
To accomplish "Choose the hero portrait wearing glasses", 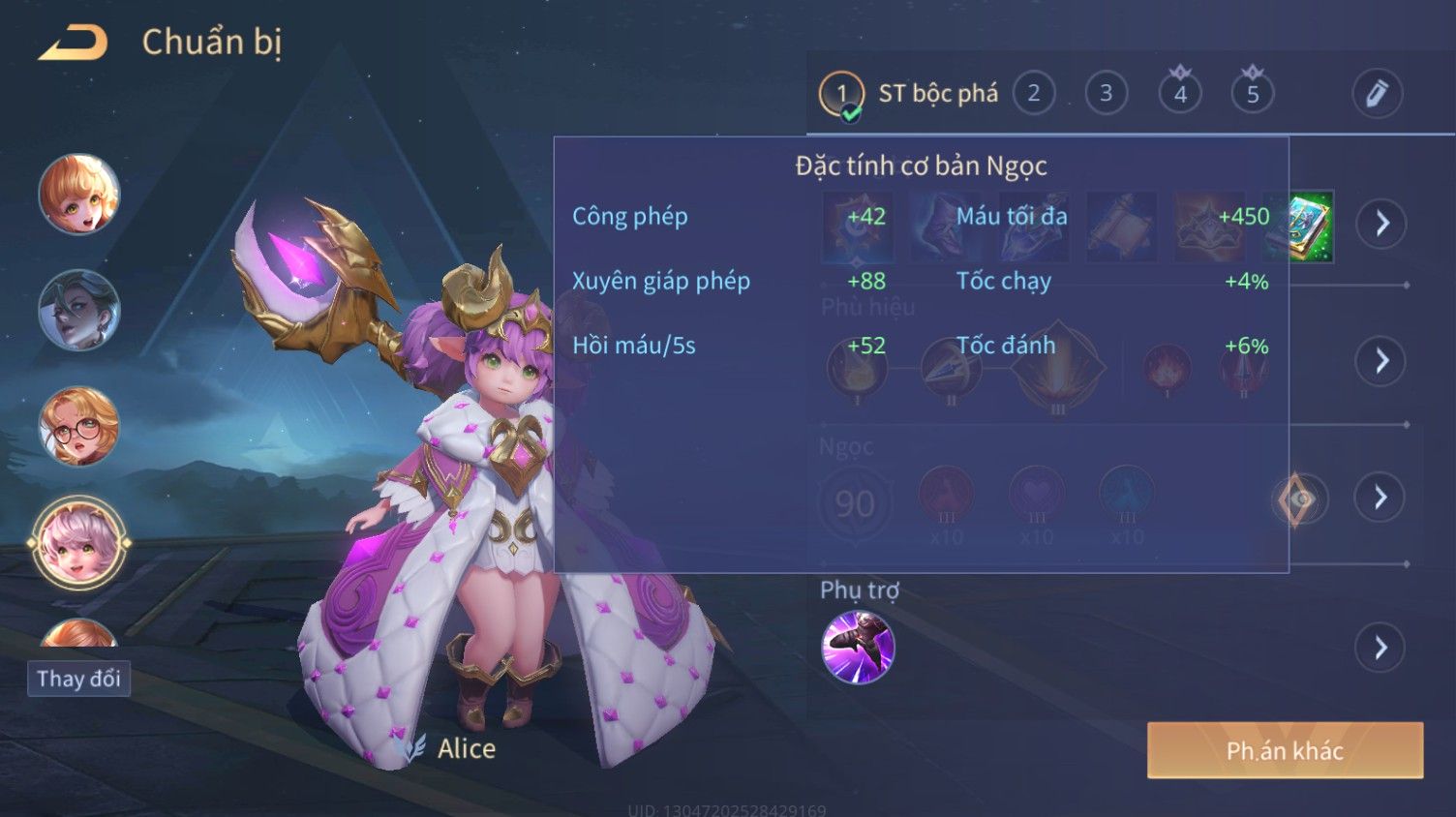I will click(79, 426).
